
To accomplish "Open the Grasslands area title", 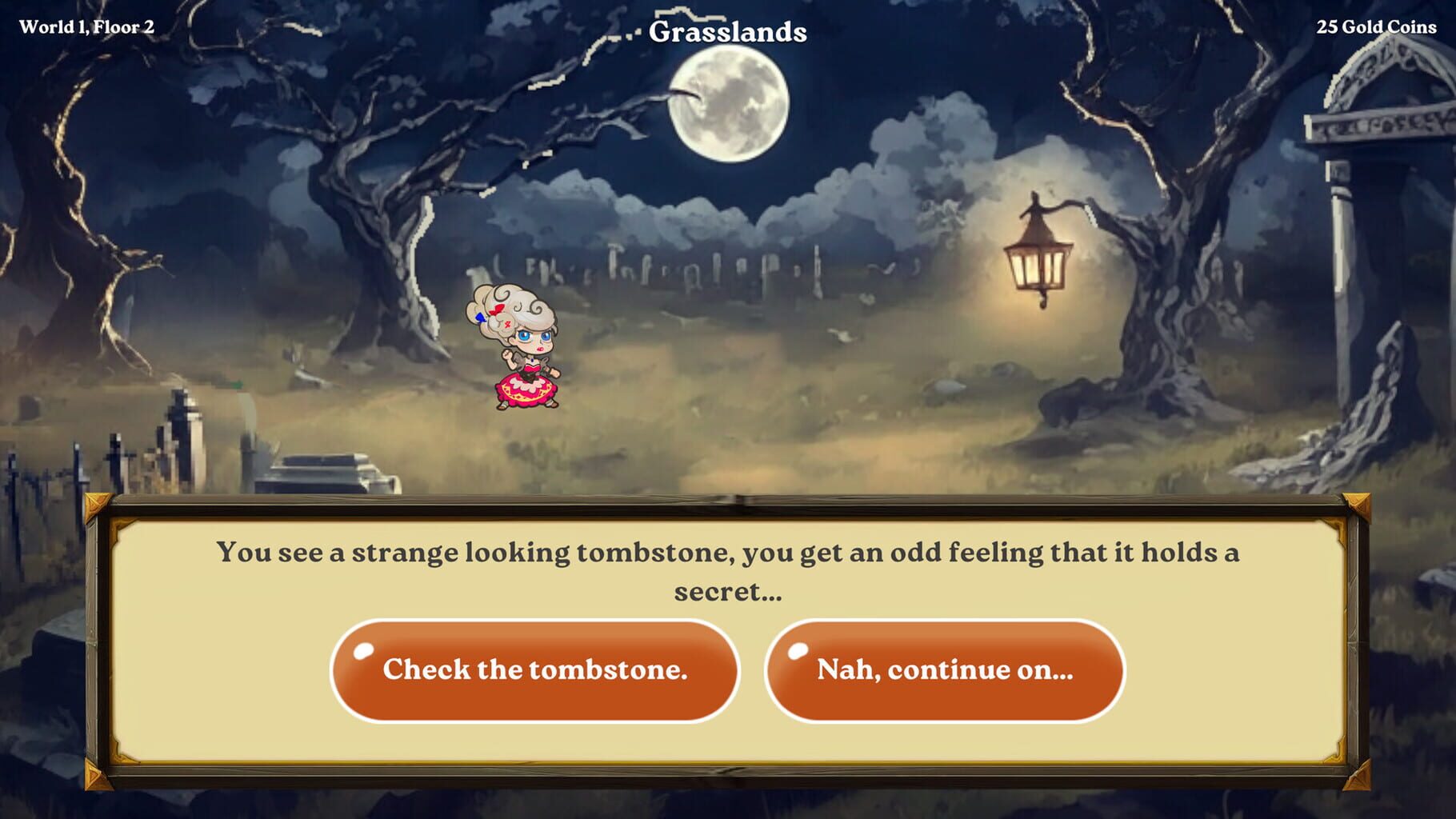I will [728, 30].
